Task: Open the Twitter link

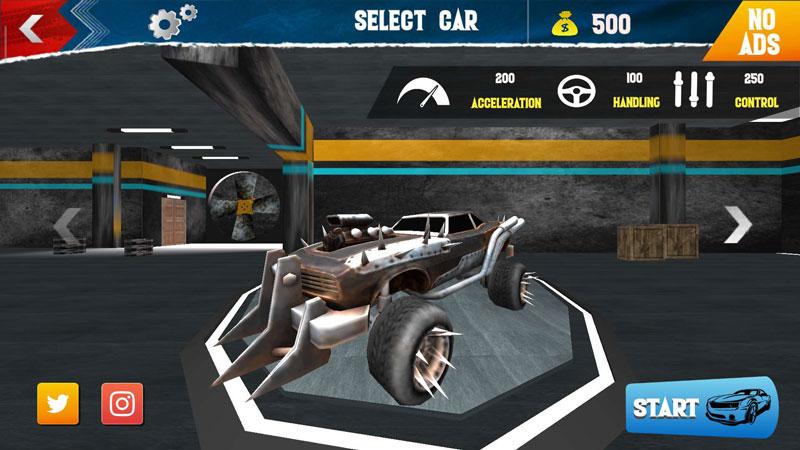Action: pos(58,403)
